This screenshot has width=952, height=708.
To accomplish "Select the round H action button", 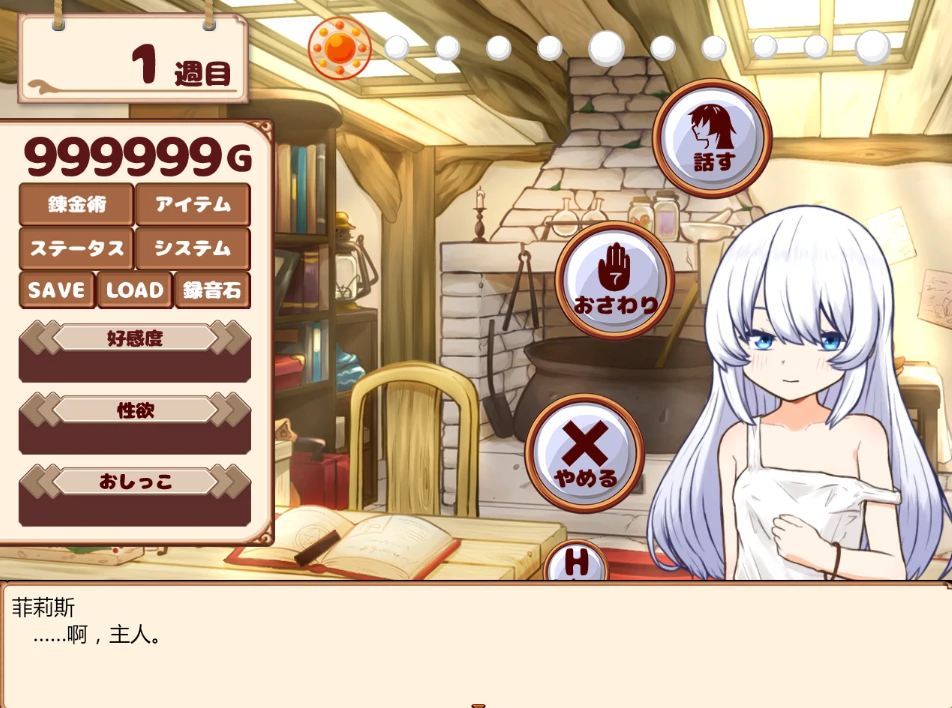I will 576,563.
